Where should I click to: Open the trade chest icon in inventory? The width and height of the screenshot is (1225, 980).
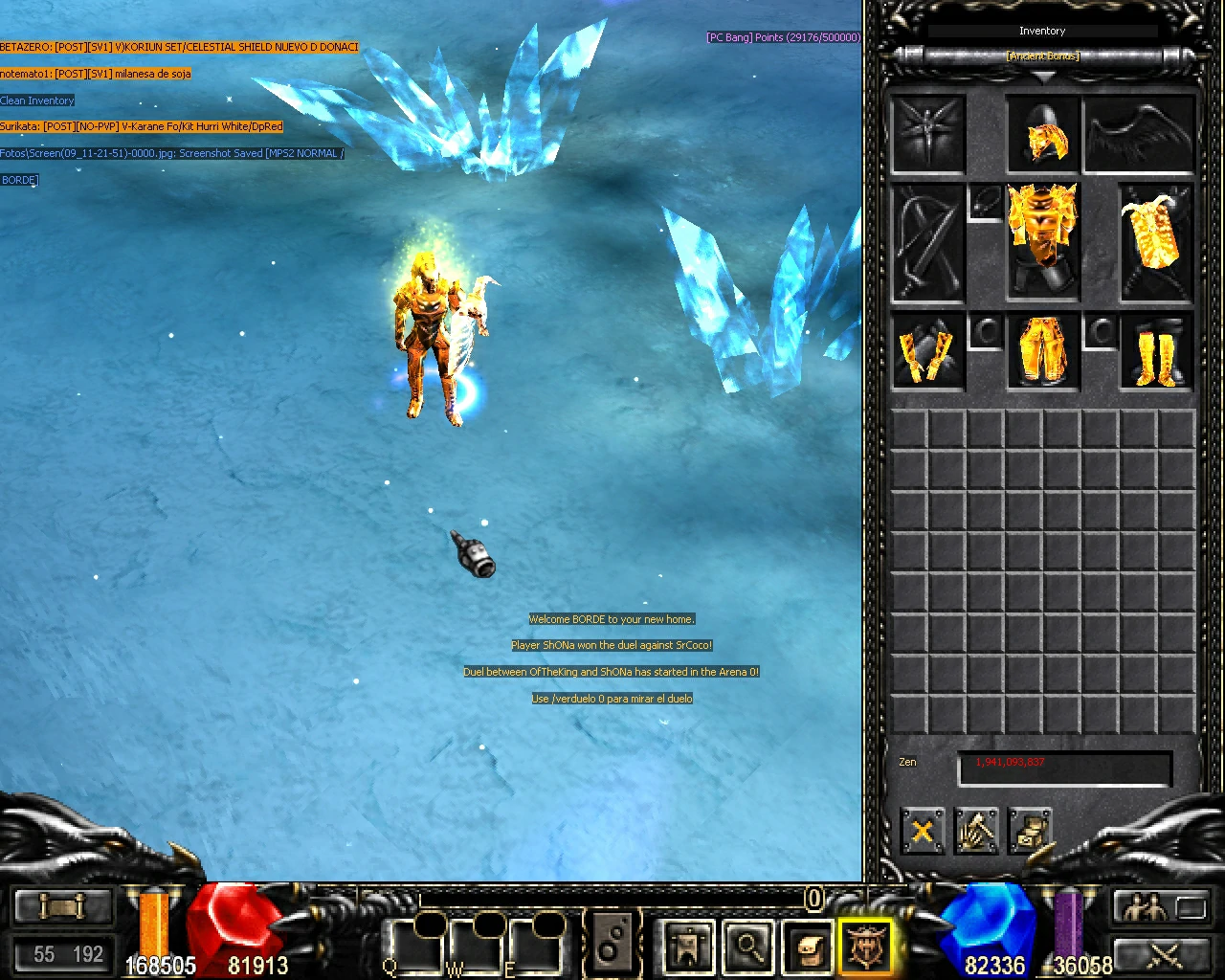pyautogui.click(x=1030, y=832)
